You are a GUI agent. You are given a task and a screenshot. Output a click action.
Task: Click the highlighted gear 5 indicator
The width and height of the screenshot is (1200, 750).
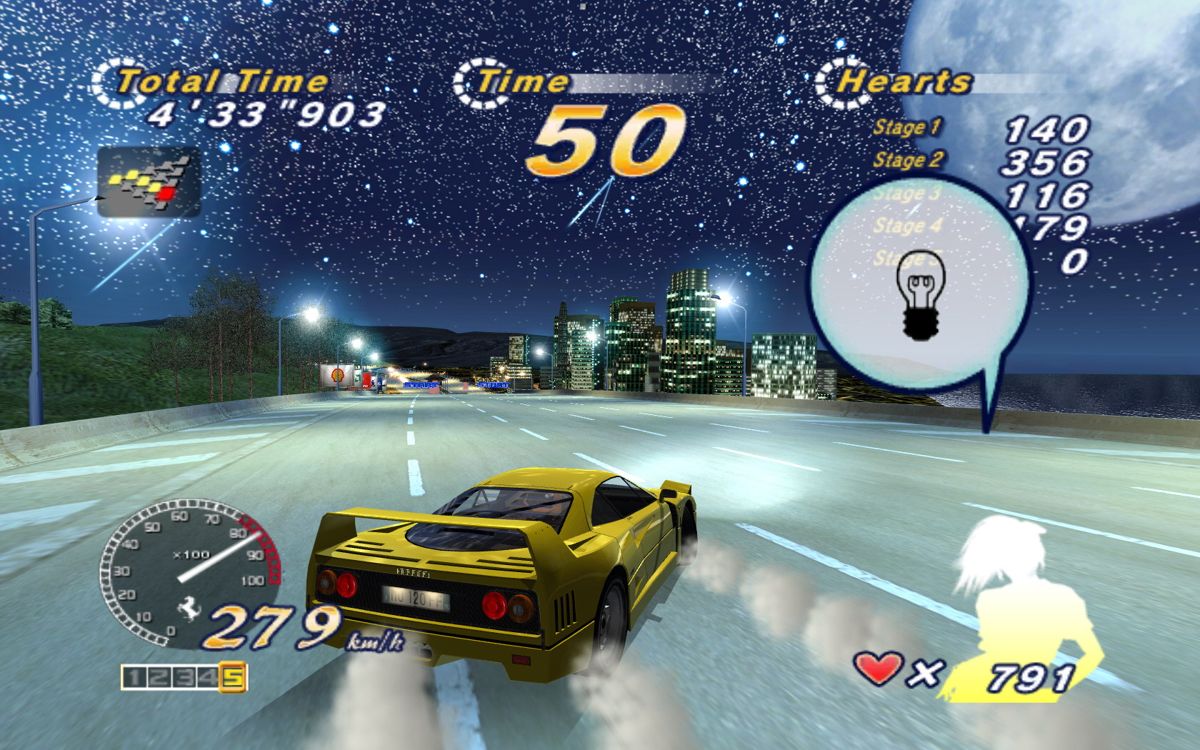(x=233, y=678)
